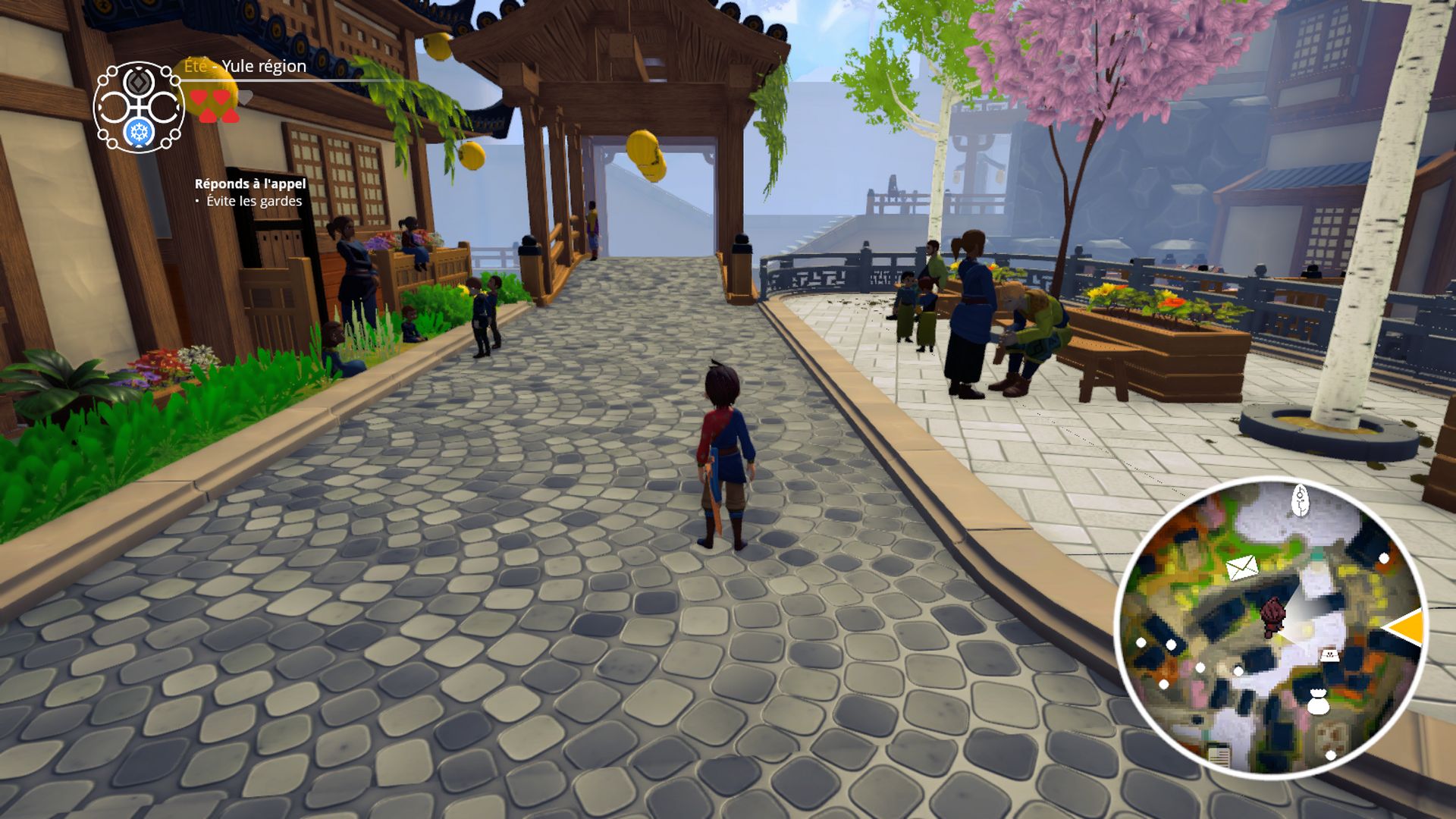Click the player character icon on minimap
The width and height of the screenshot is (1456, 819).
1273,617
